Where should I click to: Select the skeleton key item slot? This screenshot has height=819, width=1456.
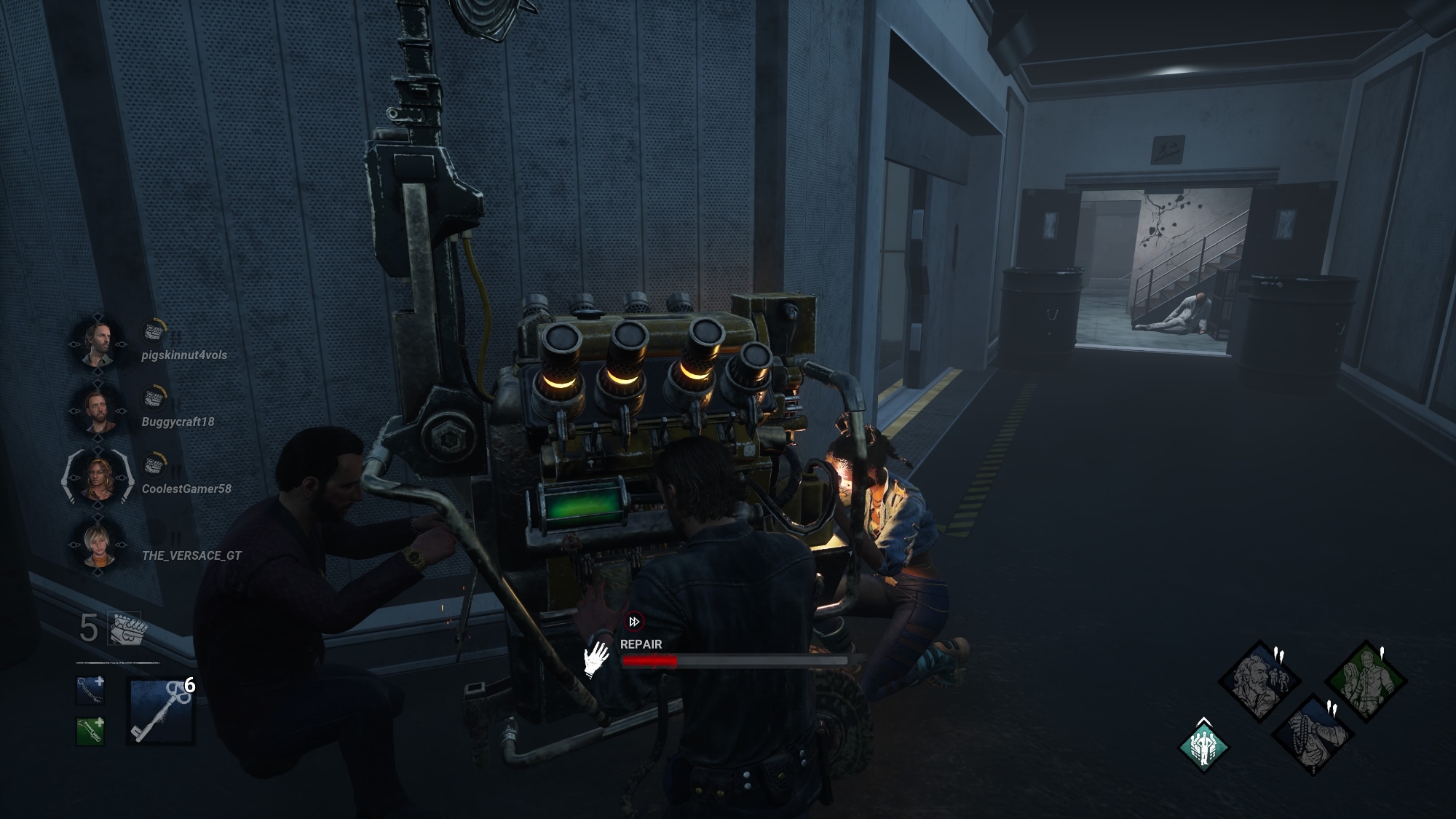(161, 711)
